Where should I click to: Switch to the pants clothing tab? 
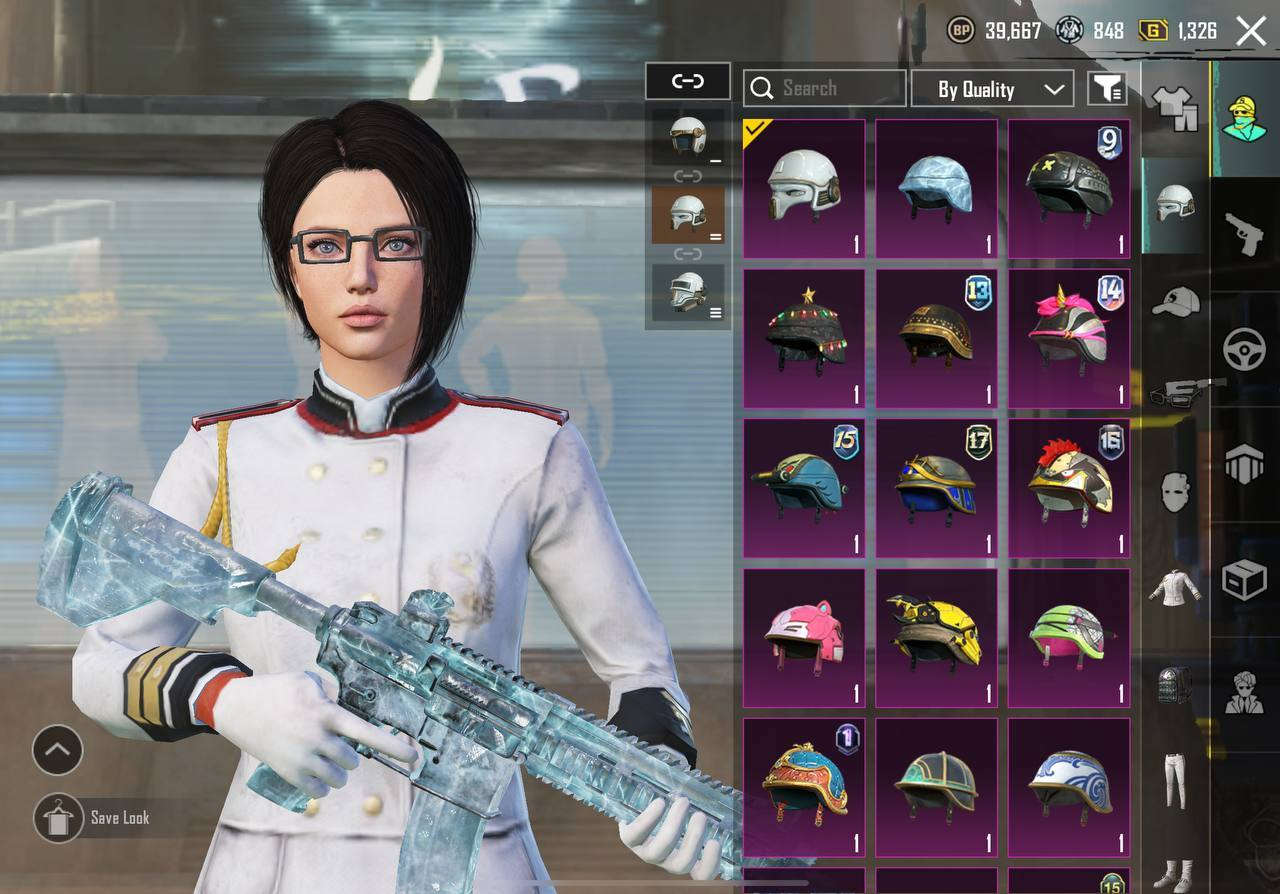pos(1176,780)
